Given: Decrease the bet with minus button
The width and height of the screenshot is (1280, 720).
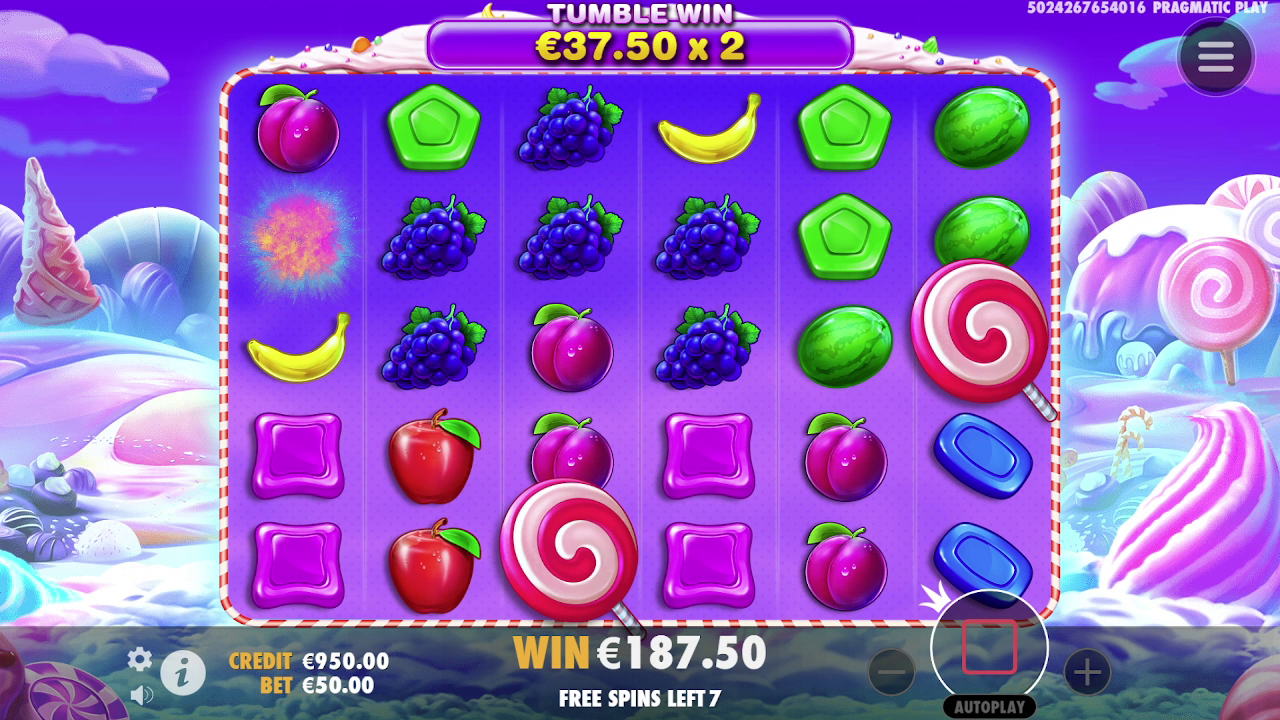Looking at the screenshot, I should (892, 672).
